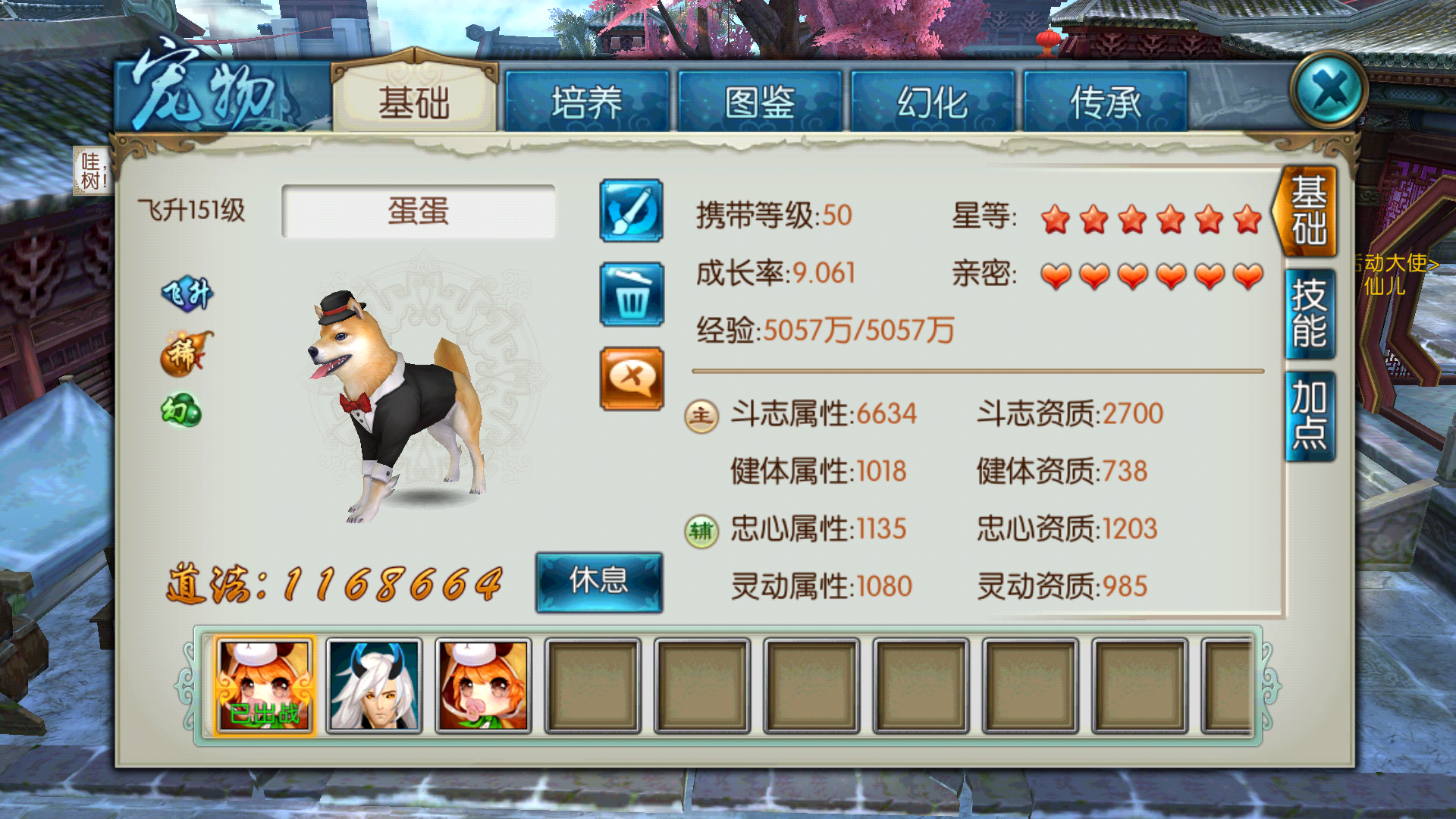Open the 图鉴 collection tab
The width and height of the screenshot is (1456, 819).
click(x=761, y=101)
